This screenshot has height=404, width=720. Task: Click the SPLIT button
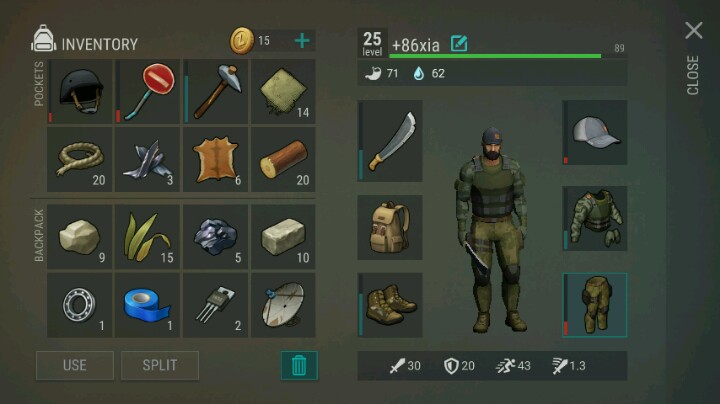pyautogui.click(x=159, y=365)
